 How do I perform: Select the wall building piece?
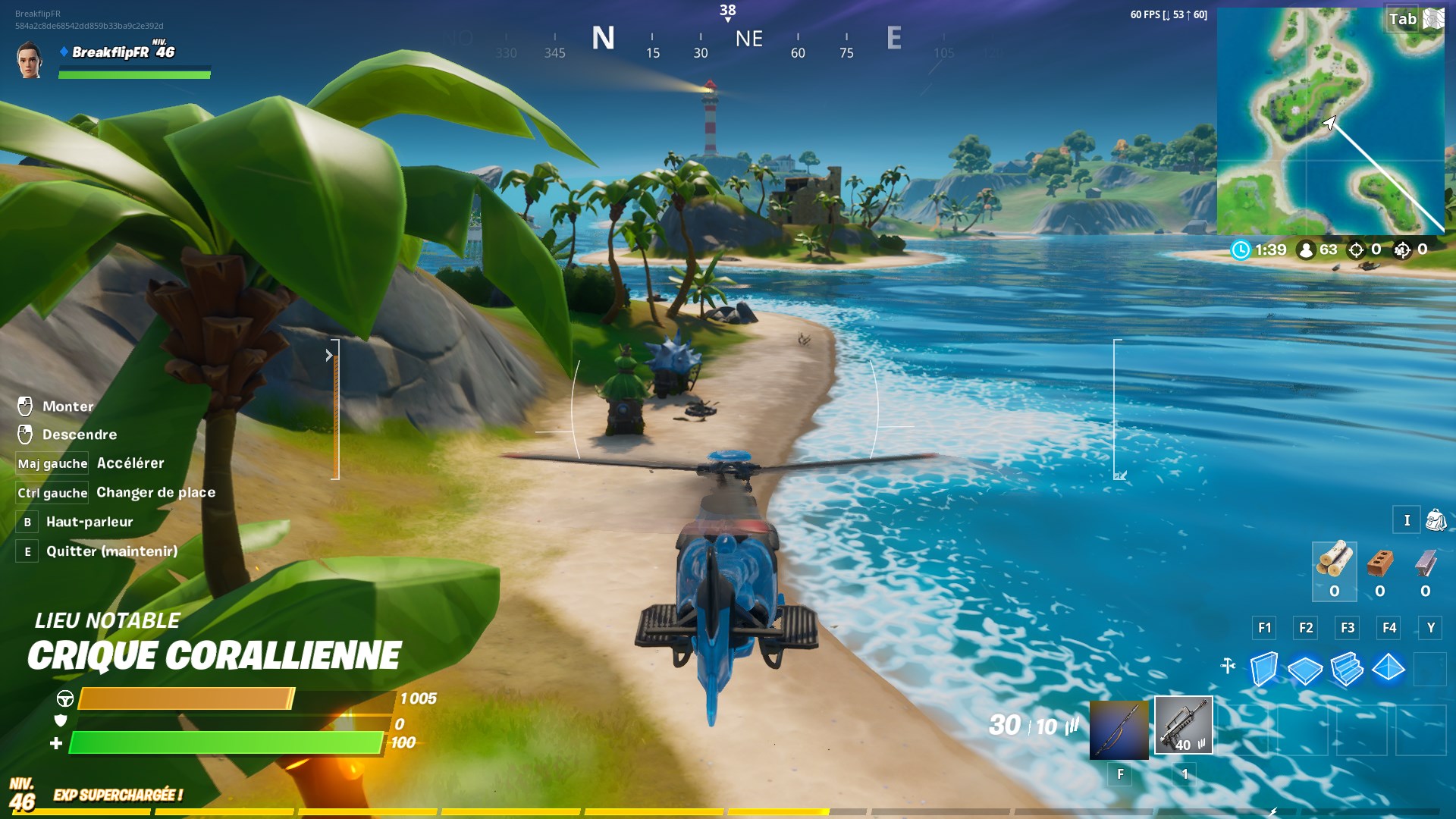(x=1264, y=669)
